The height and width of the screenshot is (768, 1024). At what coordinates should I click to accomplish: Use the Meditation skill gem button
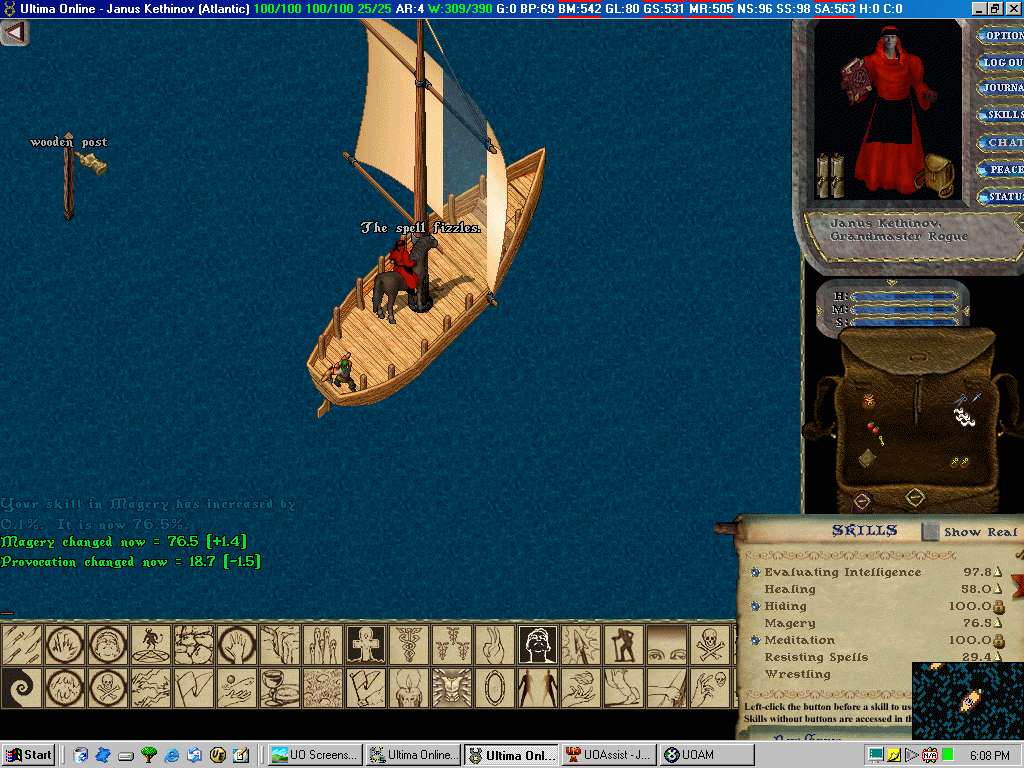coord(755,641)
